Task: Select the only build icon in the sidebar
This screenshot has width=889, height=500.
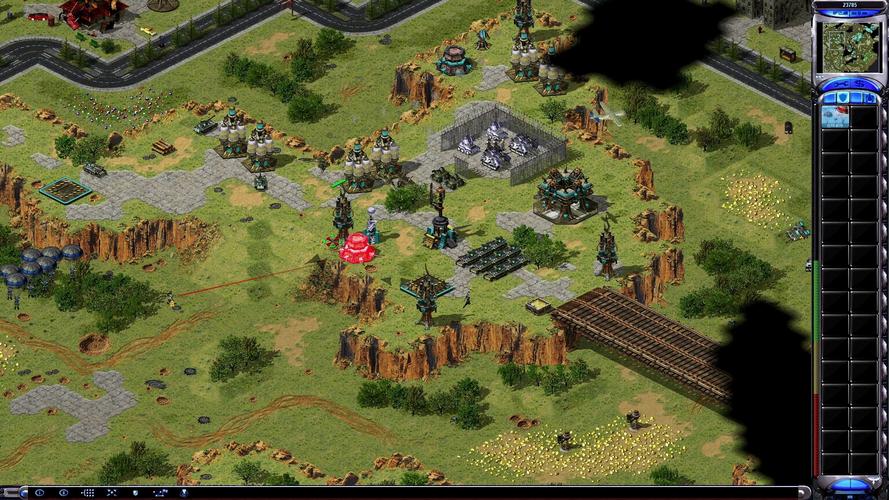Action: click(836, 116)
